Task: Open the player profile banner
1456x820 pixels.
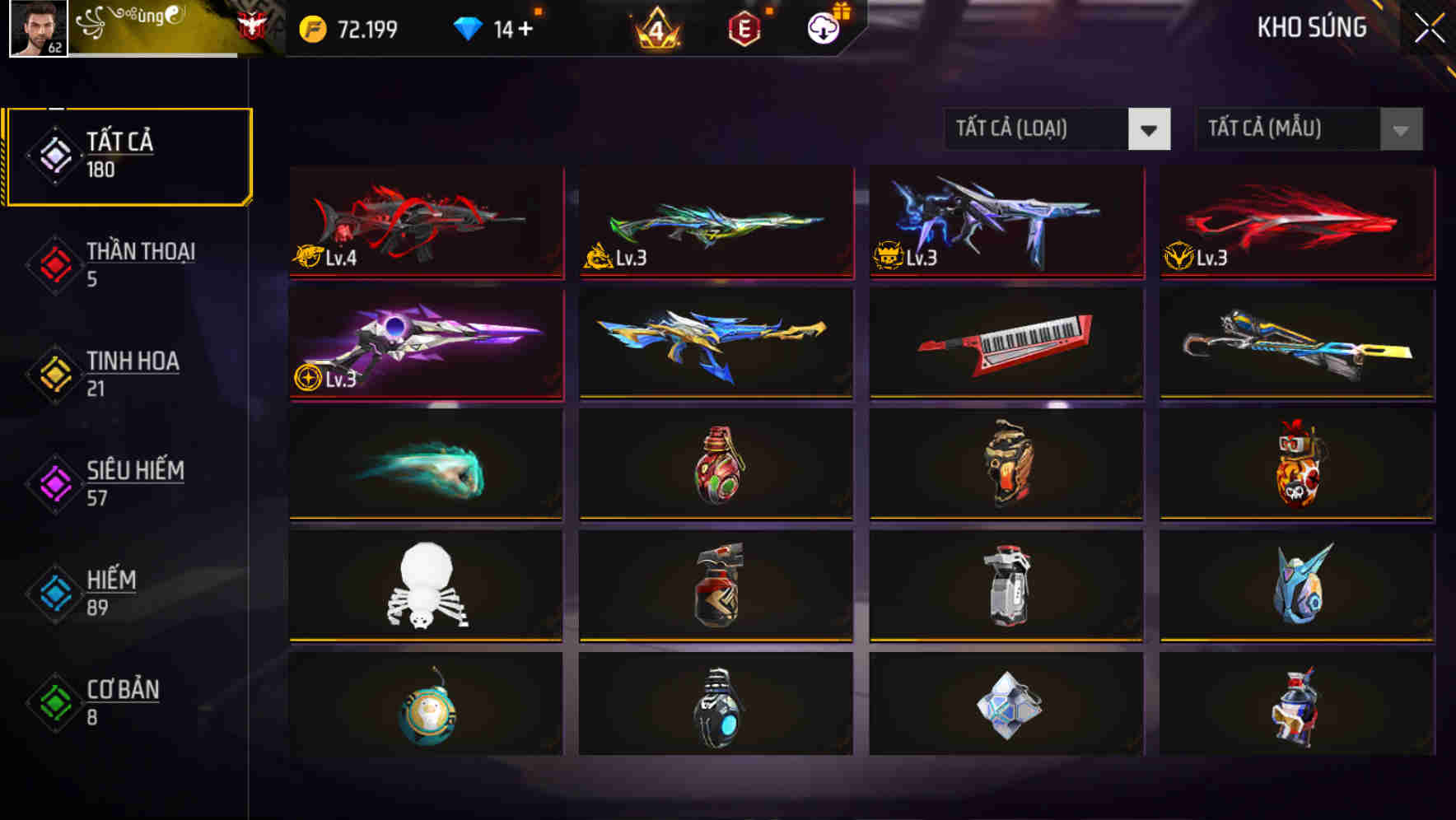Action: [x=156, y=27]
